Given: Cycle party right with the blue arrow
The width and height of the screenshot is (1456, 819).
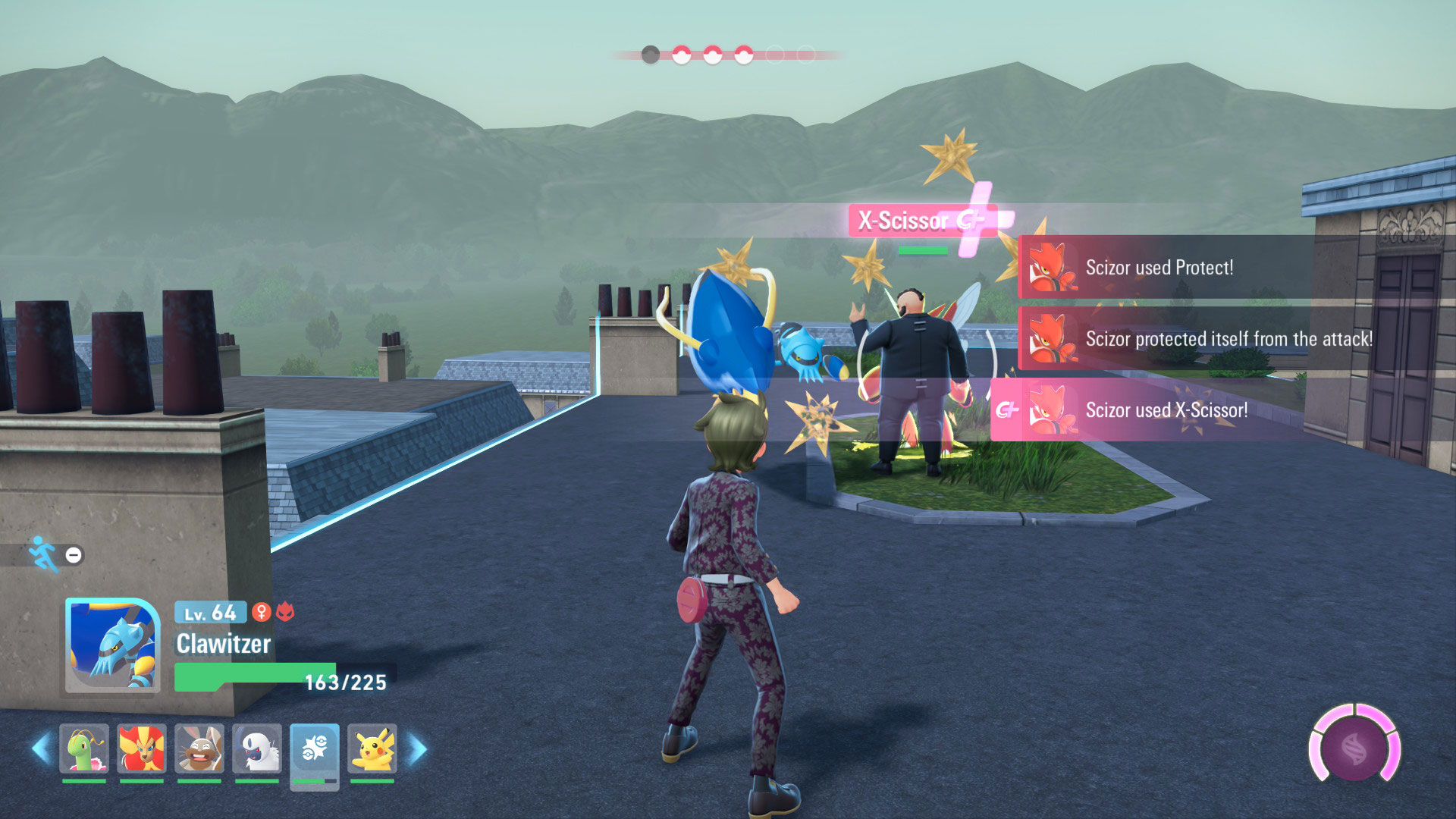Looking at the screenshot, I should [418, 749].
